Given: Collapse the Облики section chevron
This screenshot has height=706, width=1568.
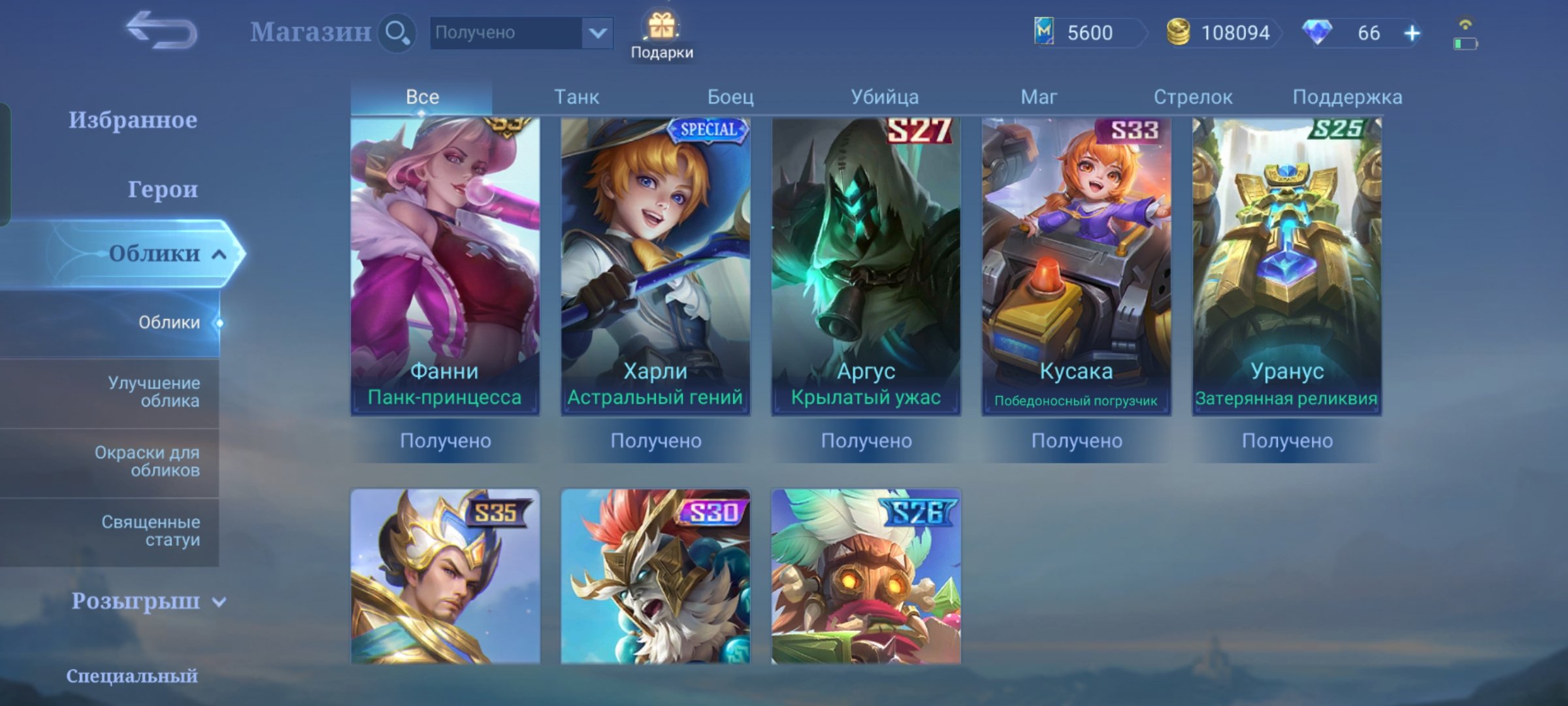Looking at the screenshot, I should click(x=218, y=255).
